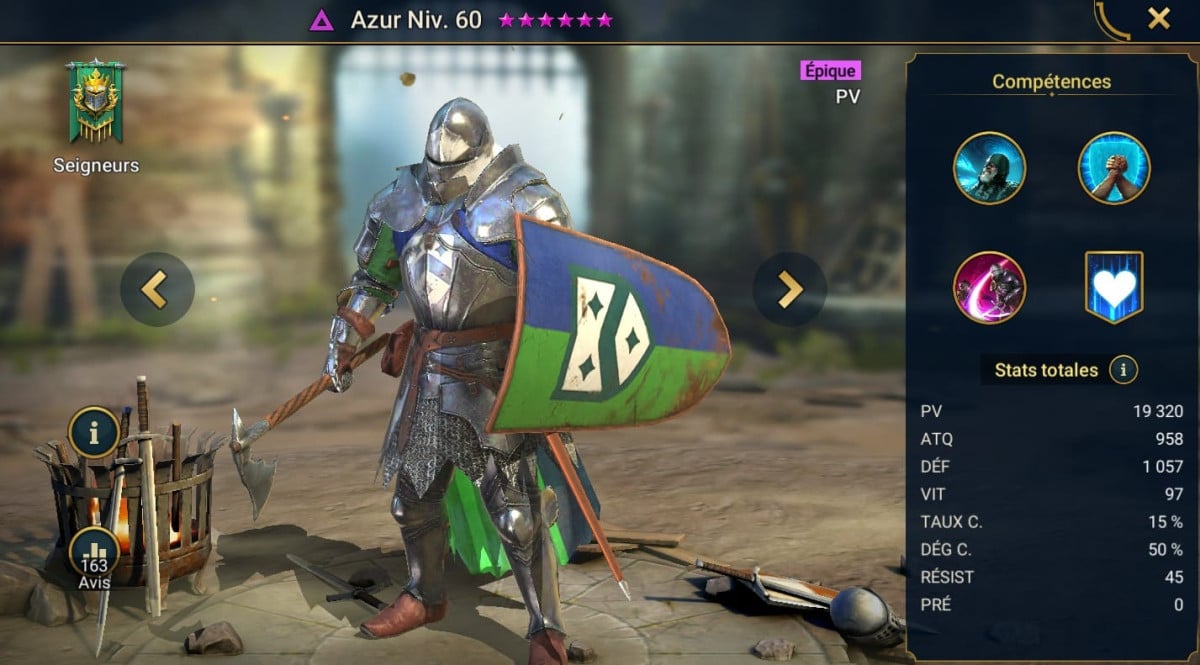The image size is (1200, 665).
Task: Select the handshake skill icon
Action: point(1114,168)
